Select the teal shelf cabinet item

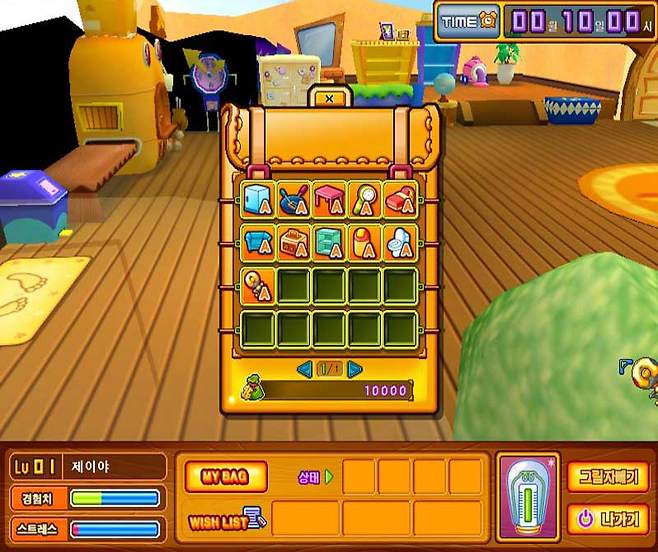329,242
